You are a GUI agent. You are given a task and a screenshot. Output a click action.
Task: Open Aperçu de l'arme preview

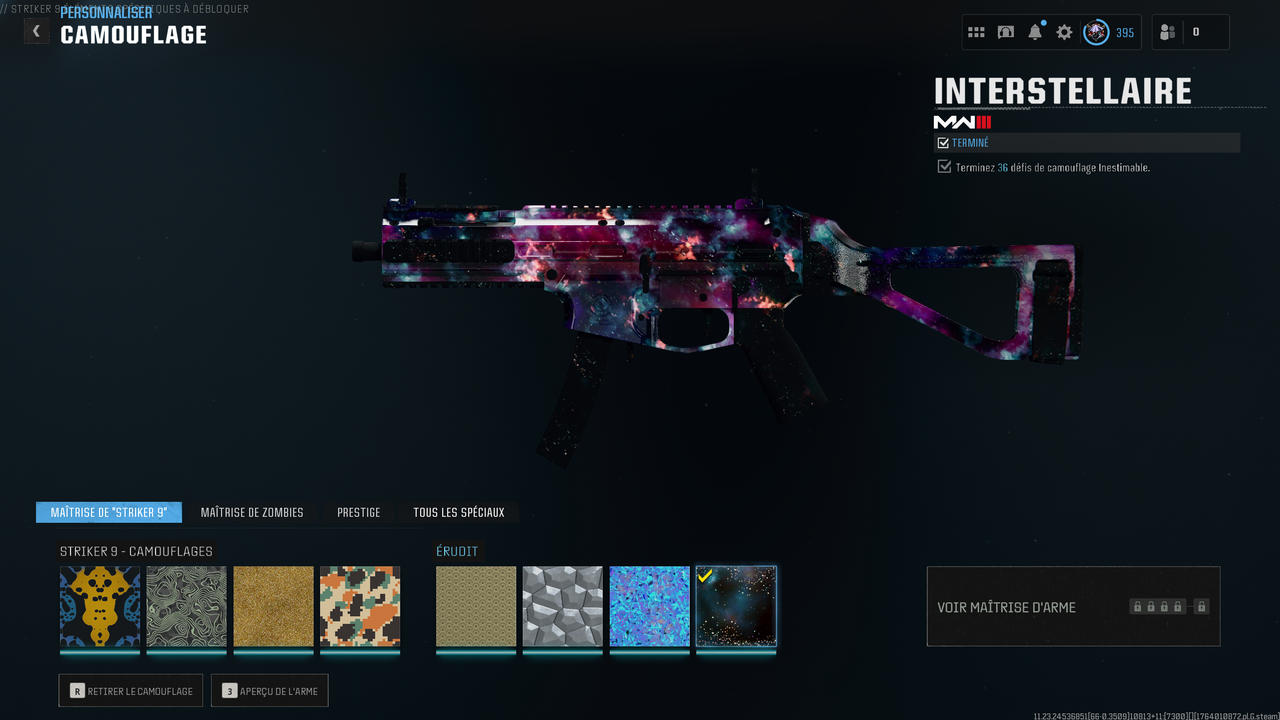click(x=270, y=691)
